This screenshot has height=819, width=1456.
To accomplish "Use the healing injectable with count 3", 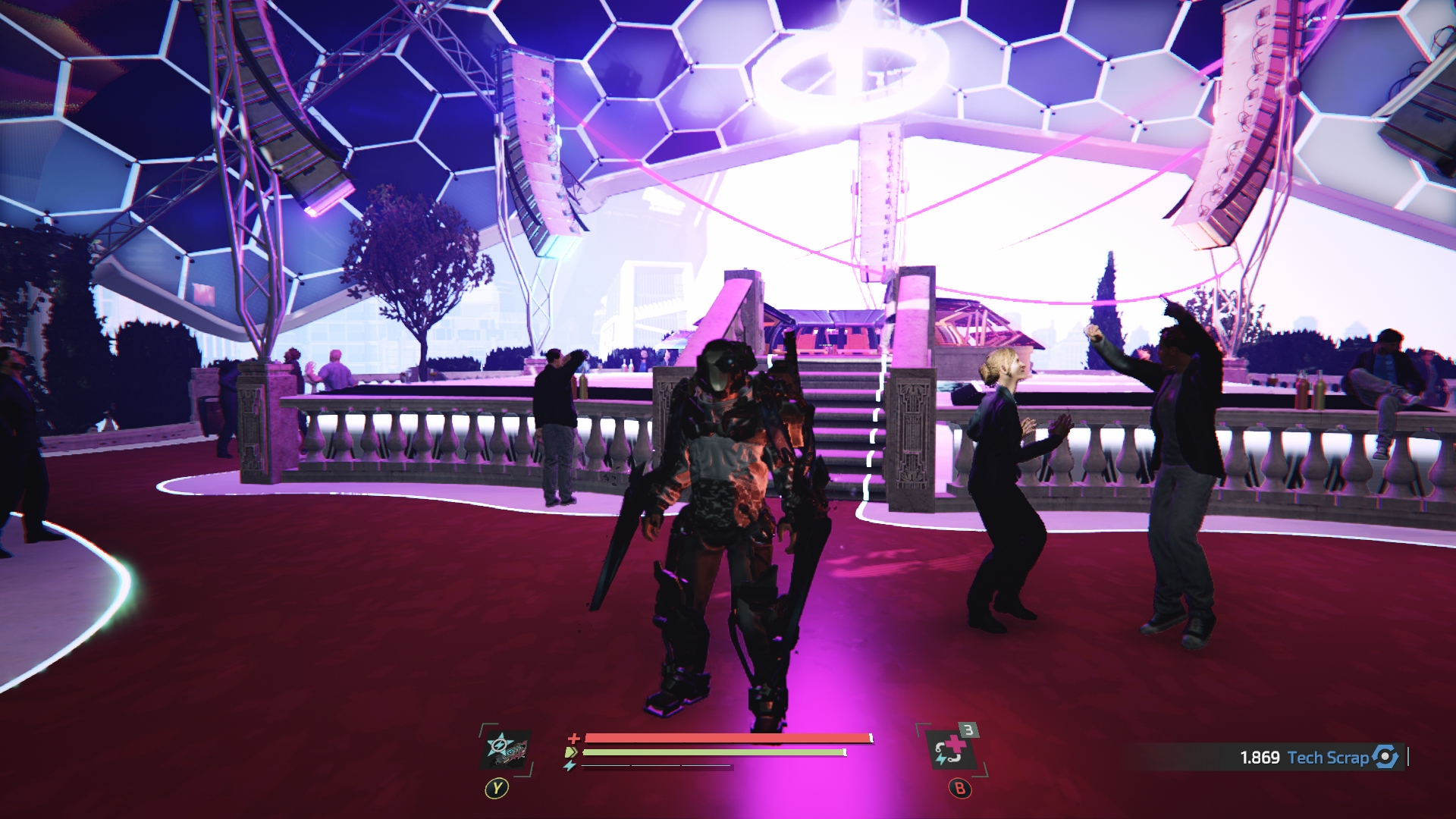I will click(x=950, y=750).
